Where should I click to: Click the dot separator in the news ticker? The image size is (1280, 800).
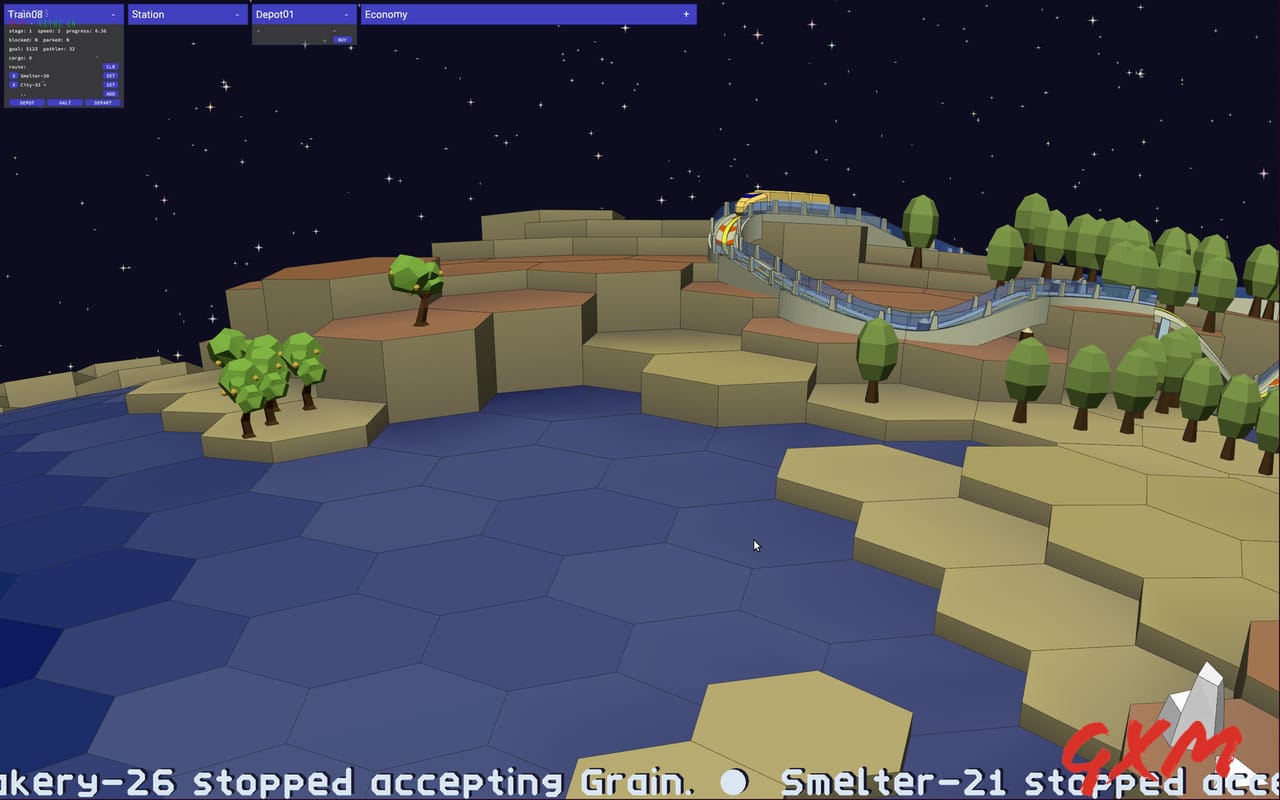click(735, 782)
